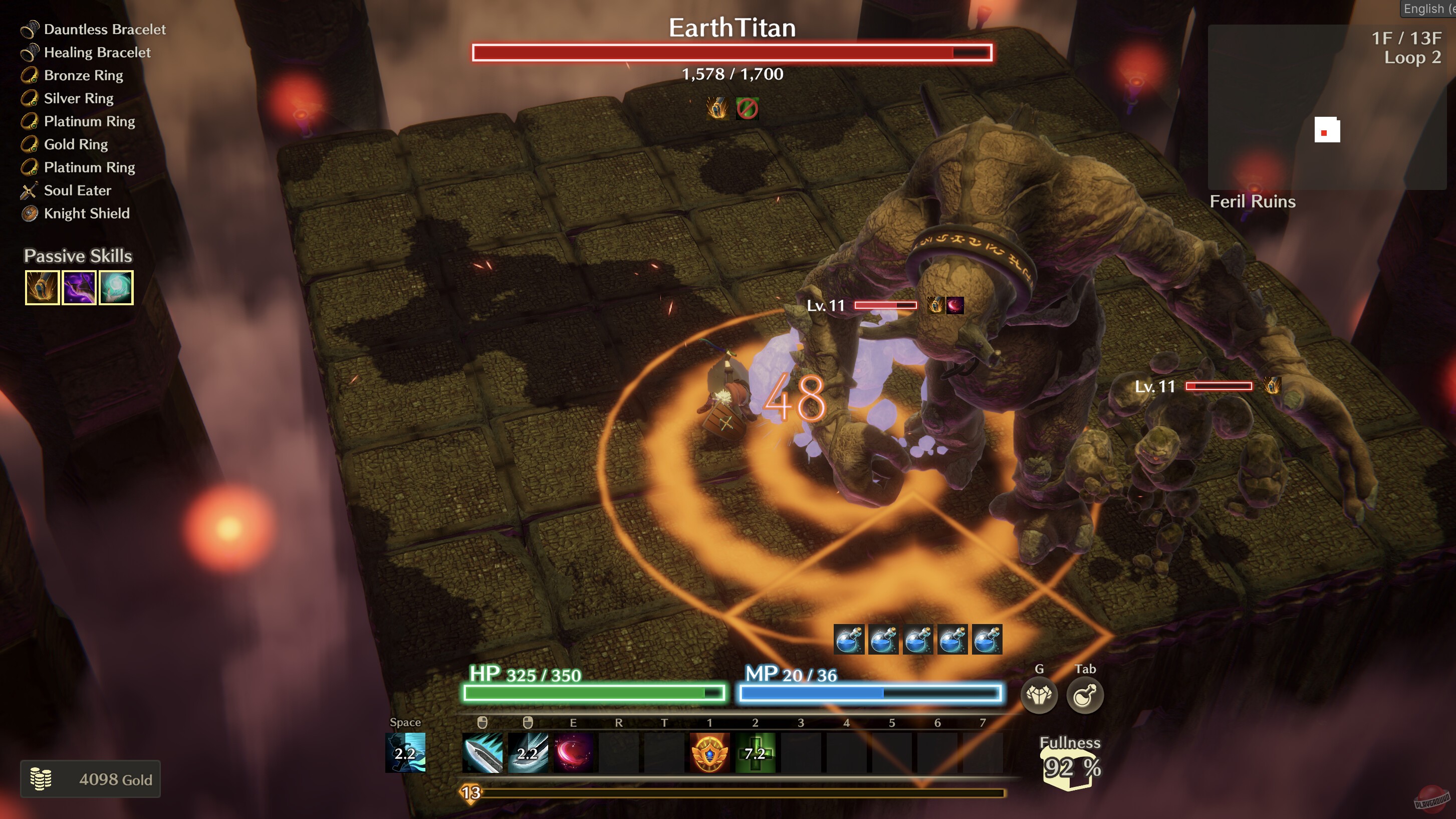Open the potion flask icon above the Tab key
Image resolution: width=1456 pixels, height=819 pixels.
pos(1084,696)
